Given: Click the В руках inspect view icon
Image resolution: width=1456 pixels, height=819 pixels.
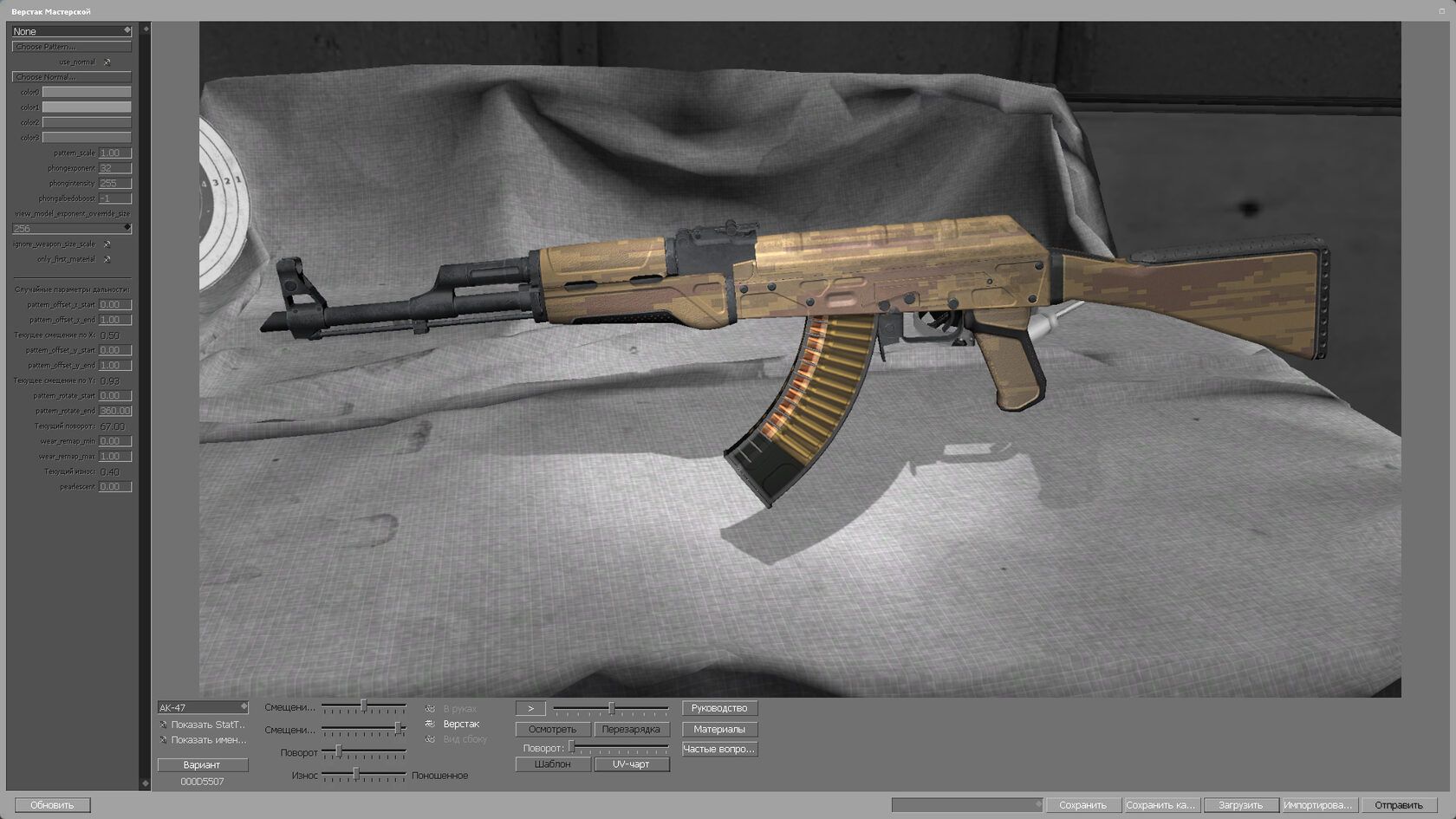Looking at the screenshot, I should tap(428, 708).
